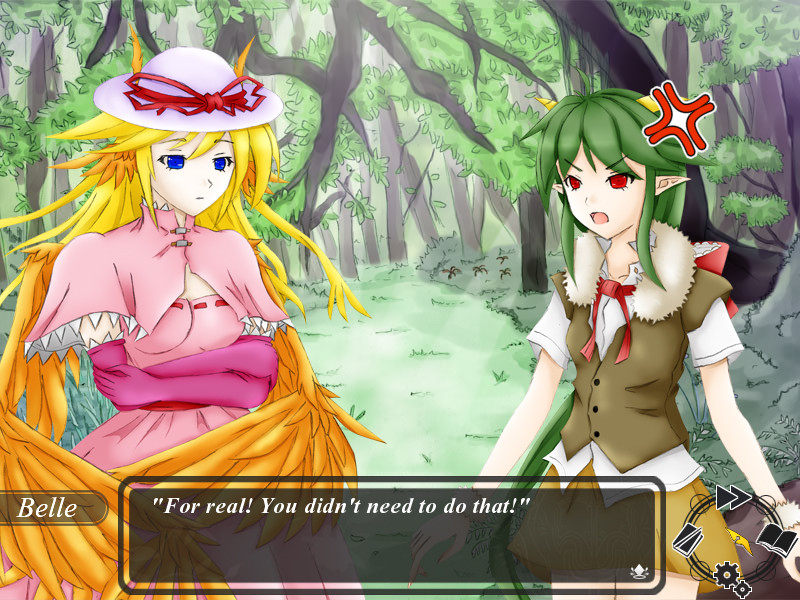Viewport: 800px width, 600px height.
Task: Click the closed book icon
Action: point(688,541)
